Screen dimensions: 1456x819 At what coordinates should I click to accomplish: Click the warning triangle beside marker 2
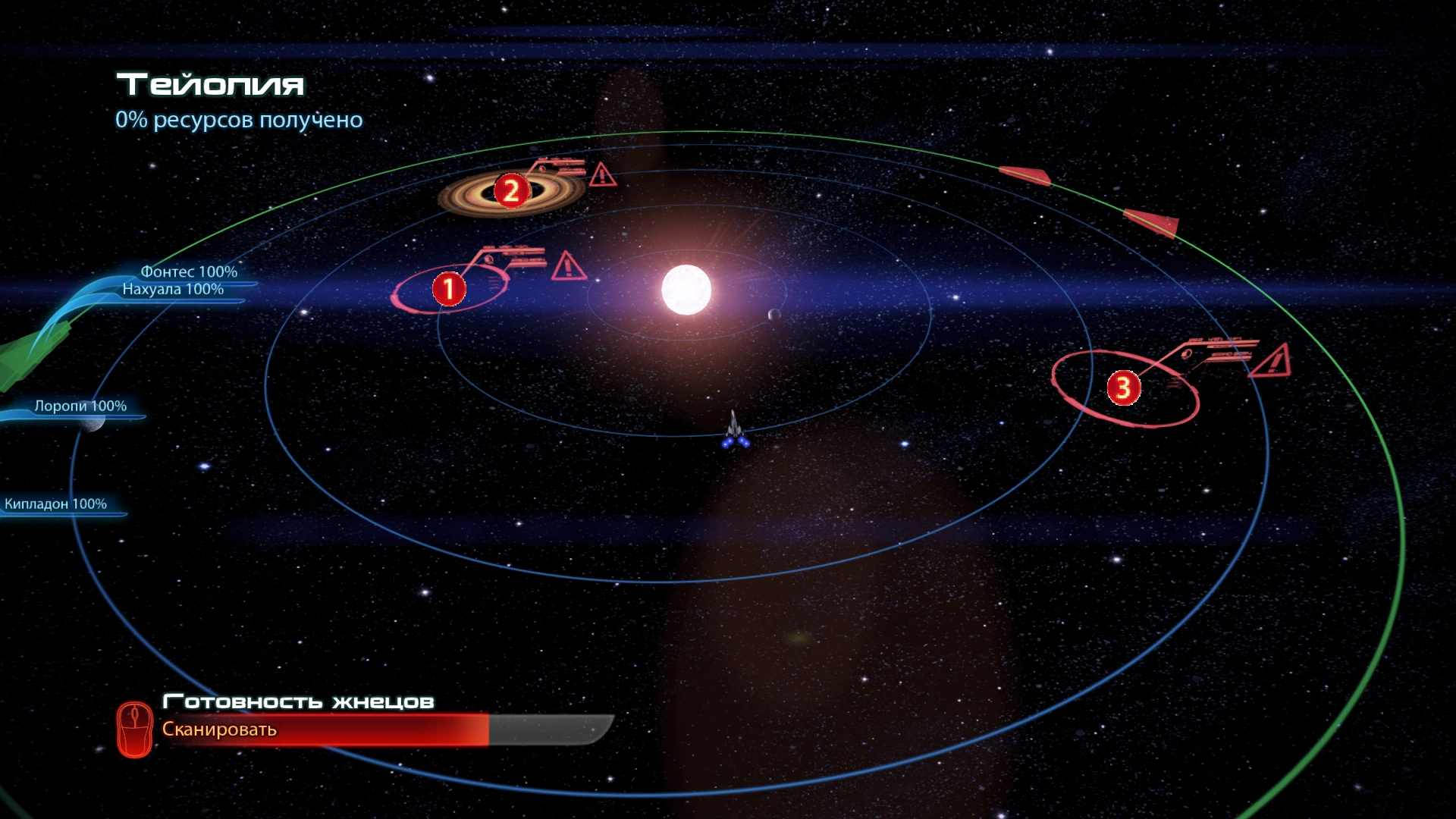click(x=602, y=174)
